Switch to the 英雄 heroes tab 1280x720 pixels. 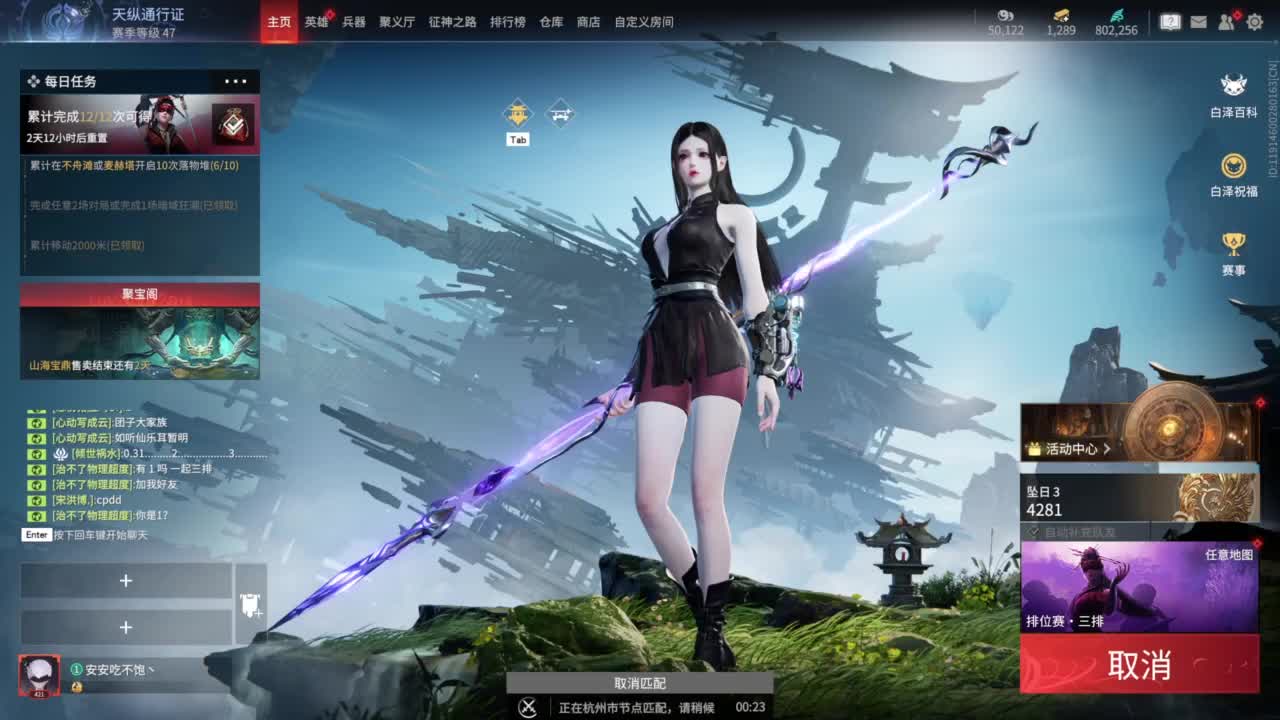pos(316,21)
